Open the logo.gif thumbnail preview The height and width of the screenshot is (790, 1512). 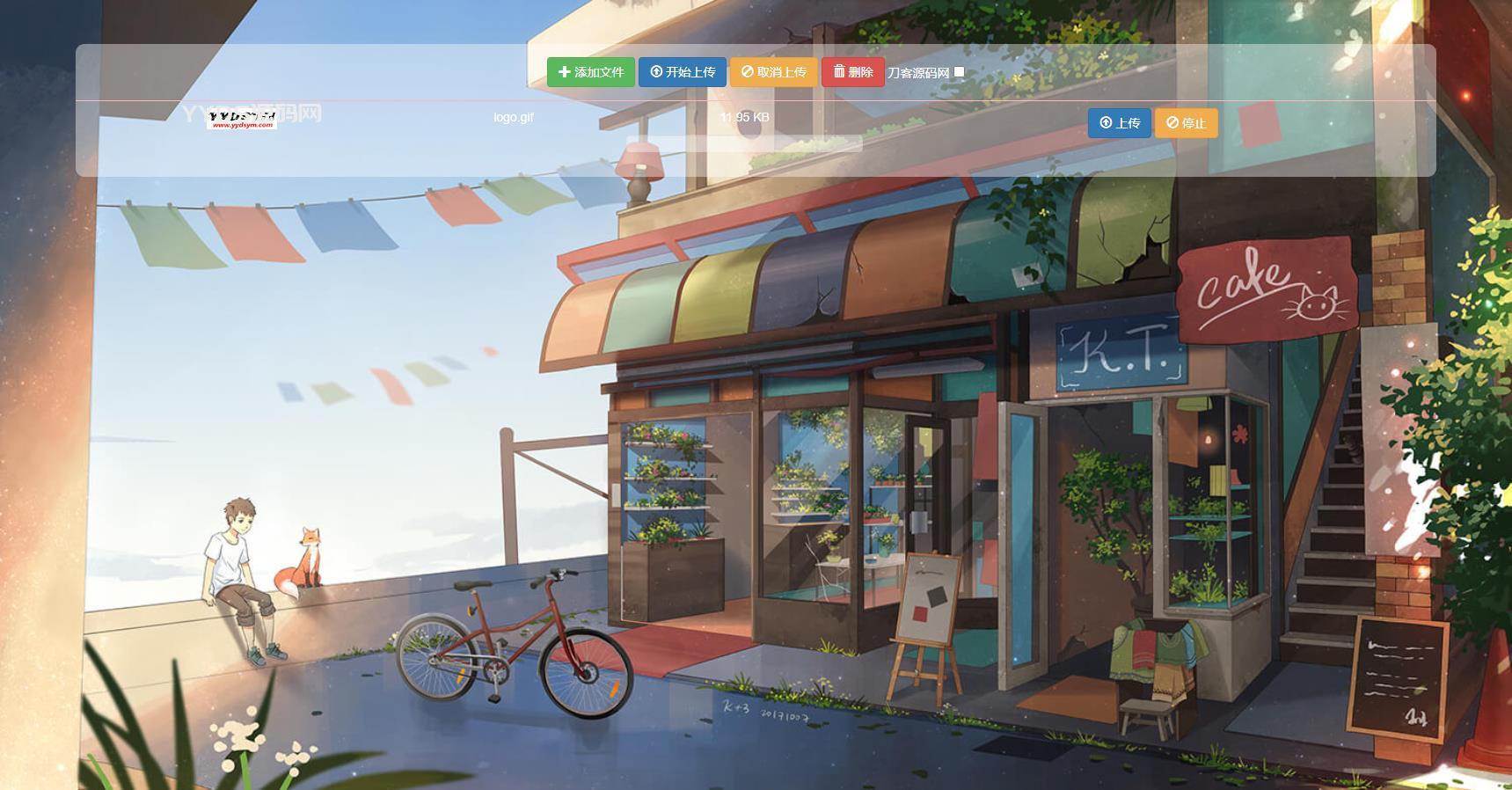[x=242, y=120]
